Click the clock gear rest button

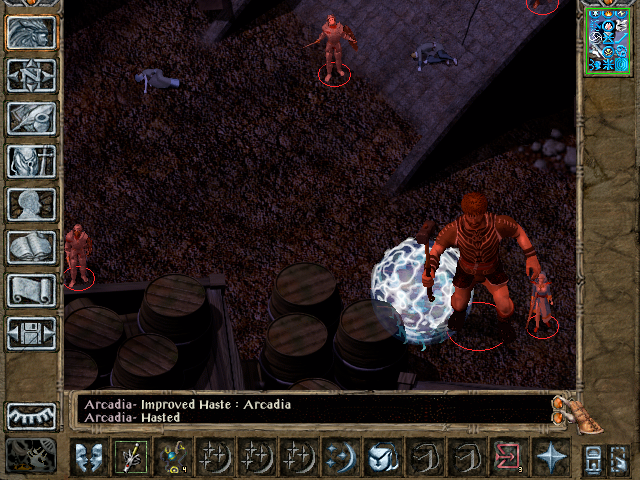click(32, 455)
